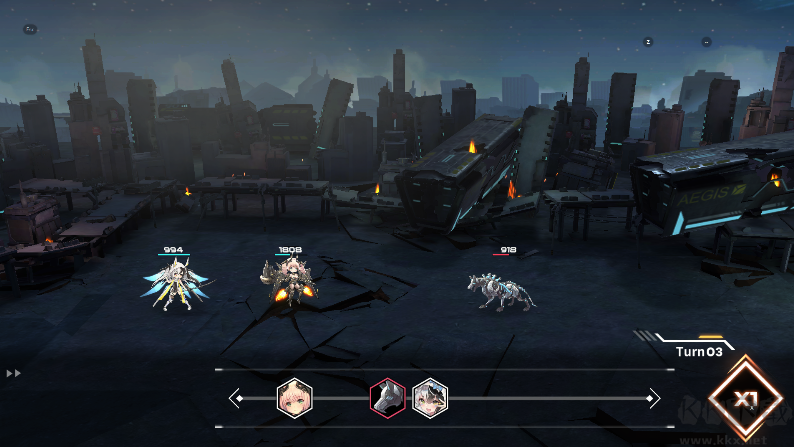The width and height of the screenshot is (794, 447).
Task: Select the blonde girl portrait in turn order
Action: pyautogui.click(x=294, y=397)
